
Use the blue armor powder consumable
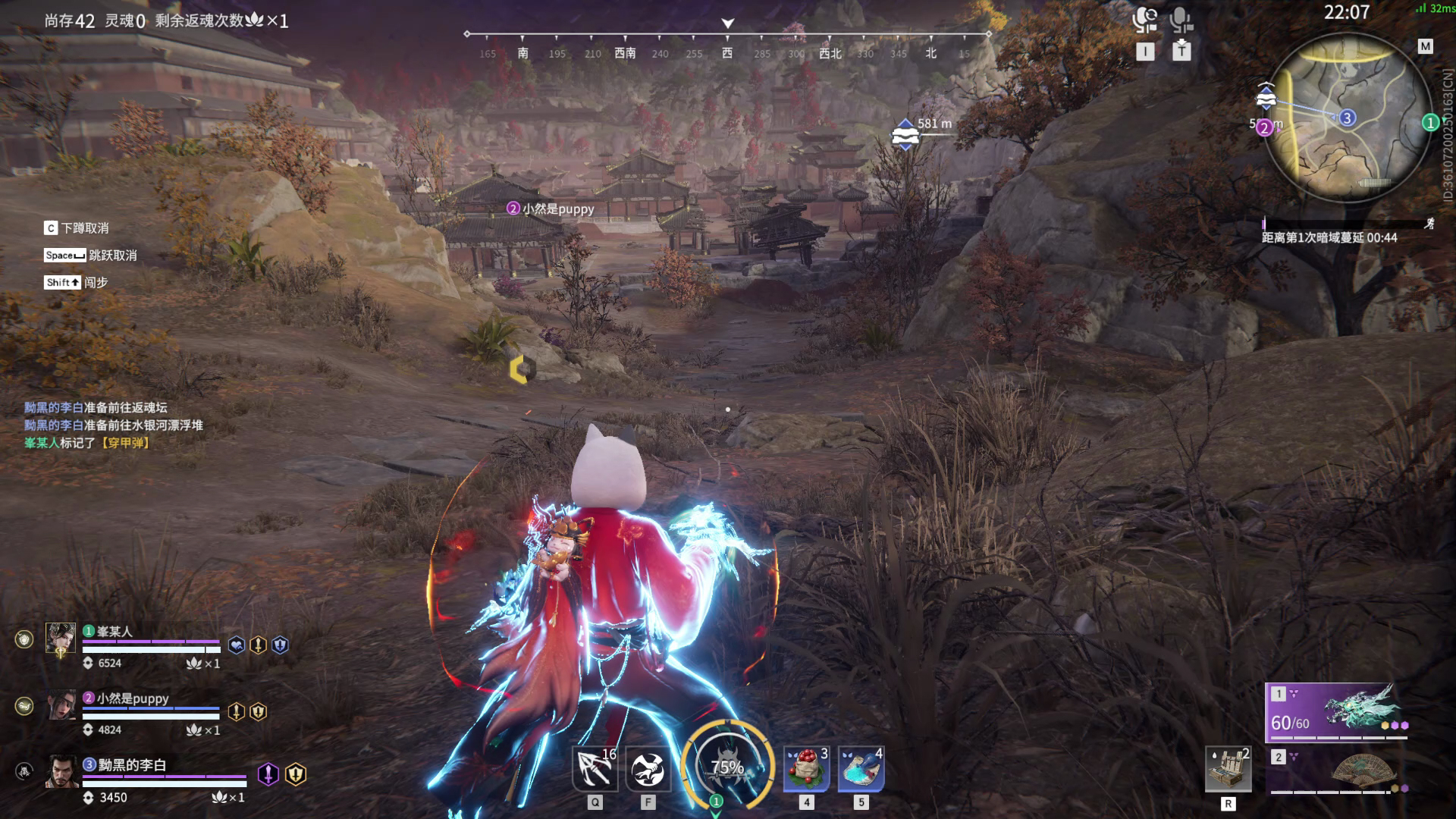point(861,768)
